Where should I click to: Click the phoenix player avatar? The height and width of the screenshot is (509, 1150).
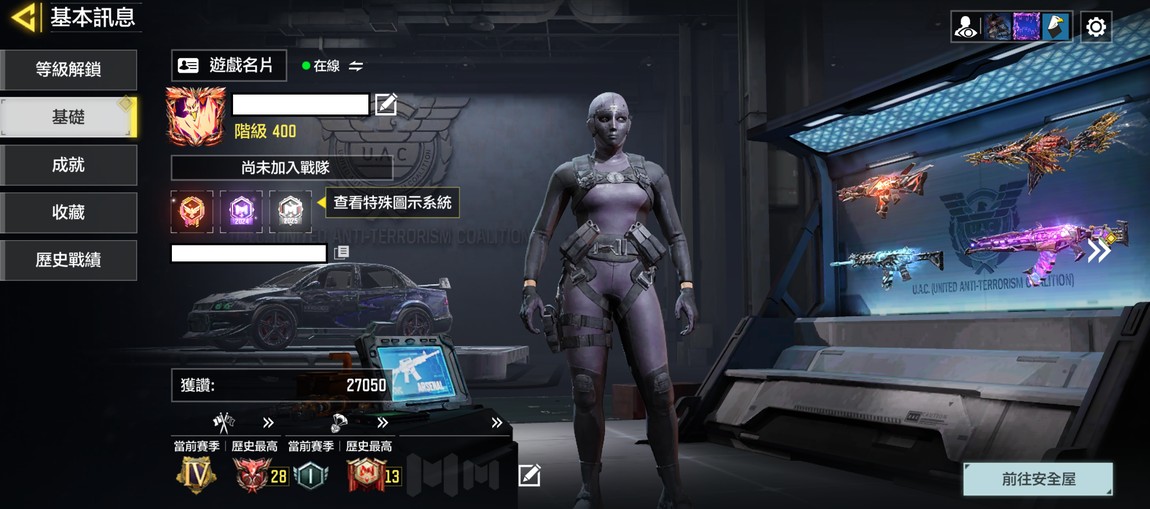click(196, 115)
